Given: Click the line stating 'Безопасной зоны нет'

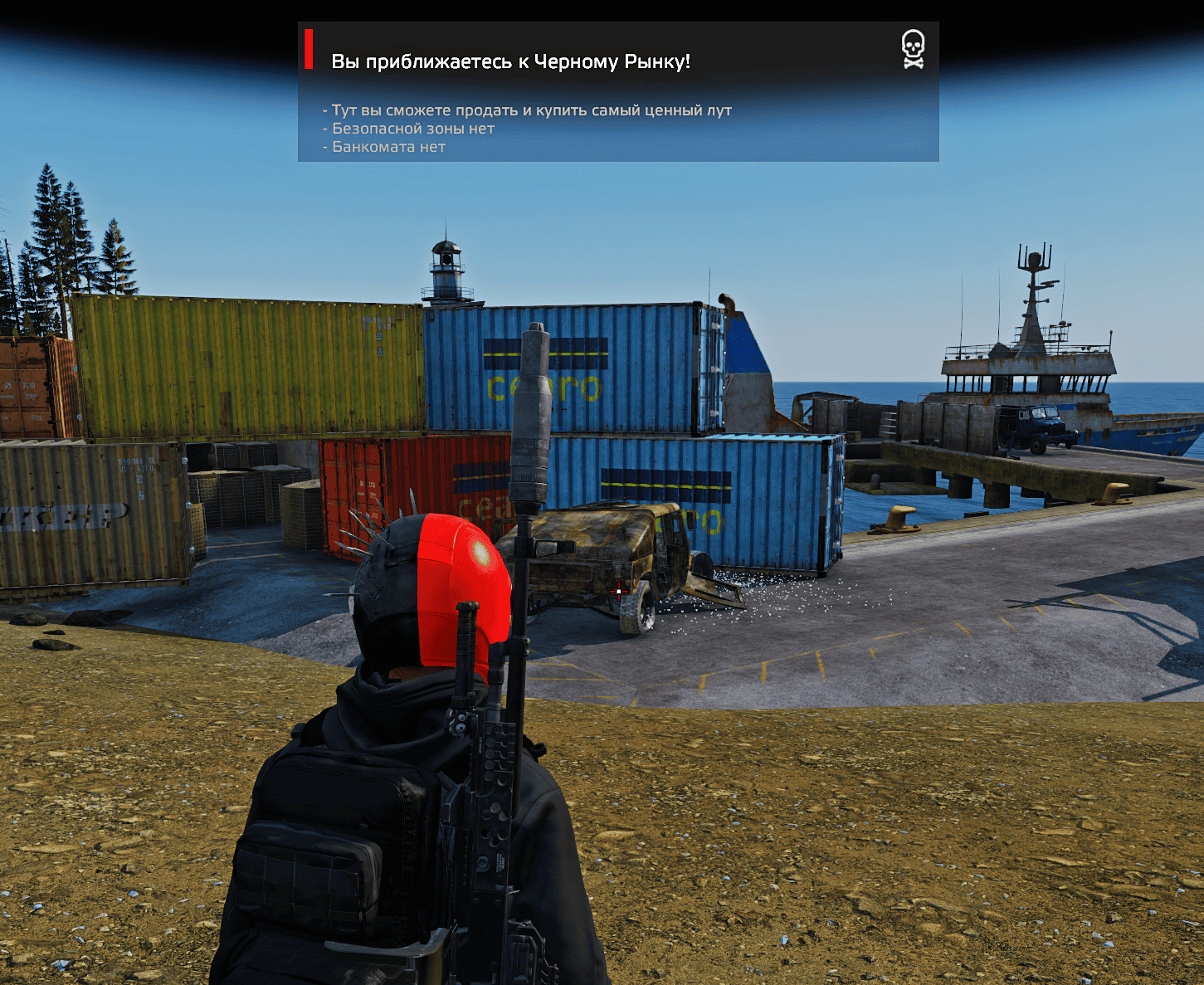Looking at the screenshot, I should [408, 128].
